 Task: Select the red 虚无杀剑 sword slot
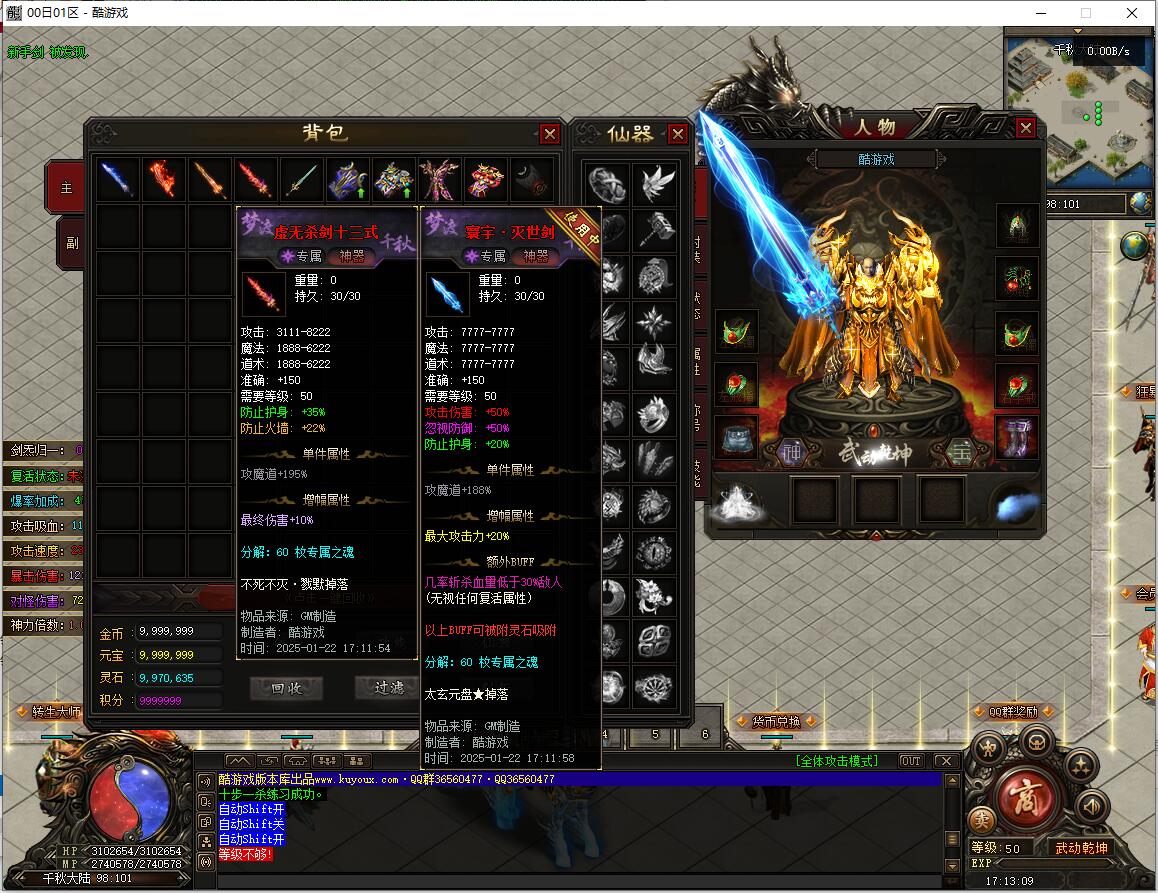pyautogui.click(x=256, y=180)
